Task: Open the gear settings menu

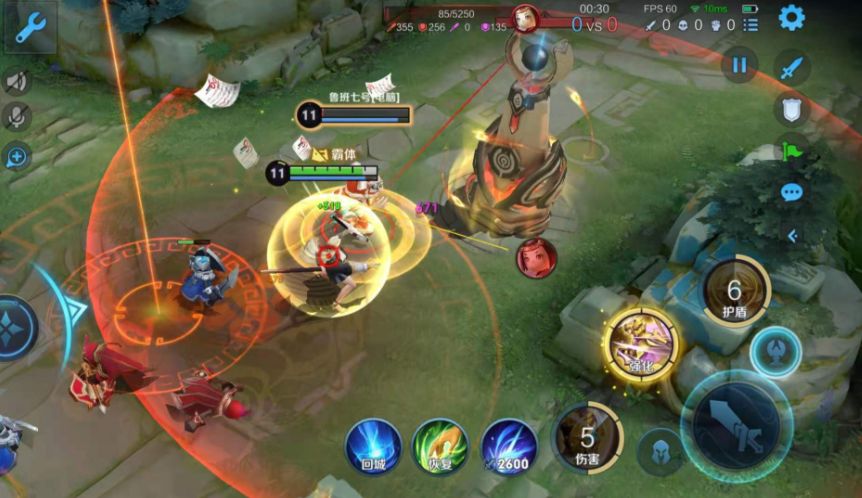Action: pyautogui.click(x=792, y=17)
